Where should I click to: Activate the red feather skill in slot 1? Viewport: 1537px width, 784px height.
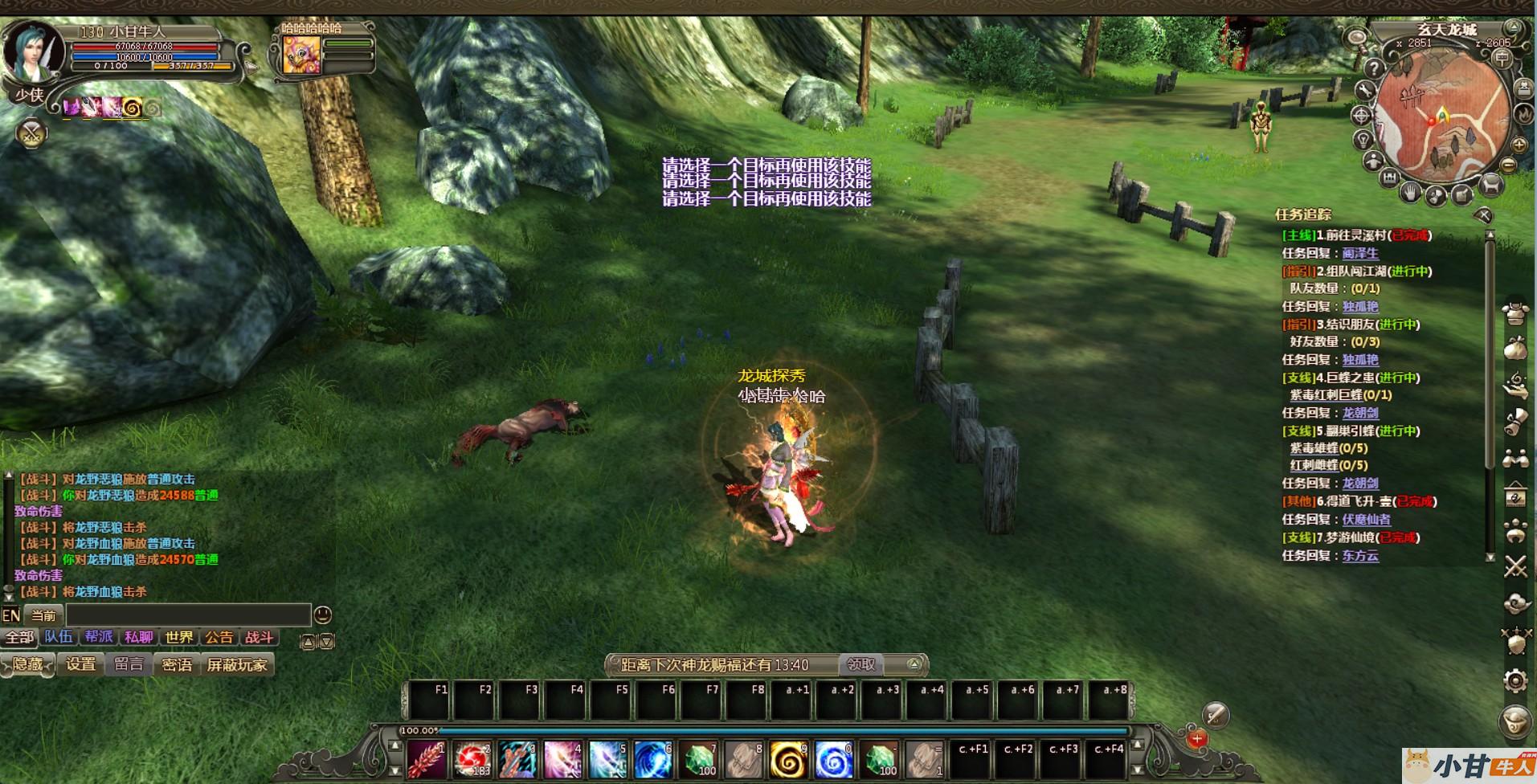click(x=426, y=759)
